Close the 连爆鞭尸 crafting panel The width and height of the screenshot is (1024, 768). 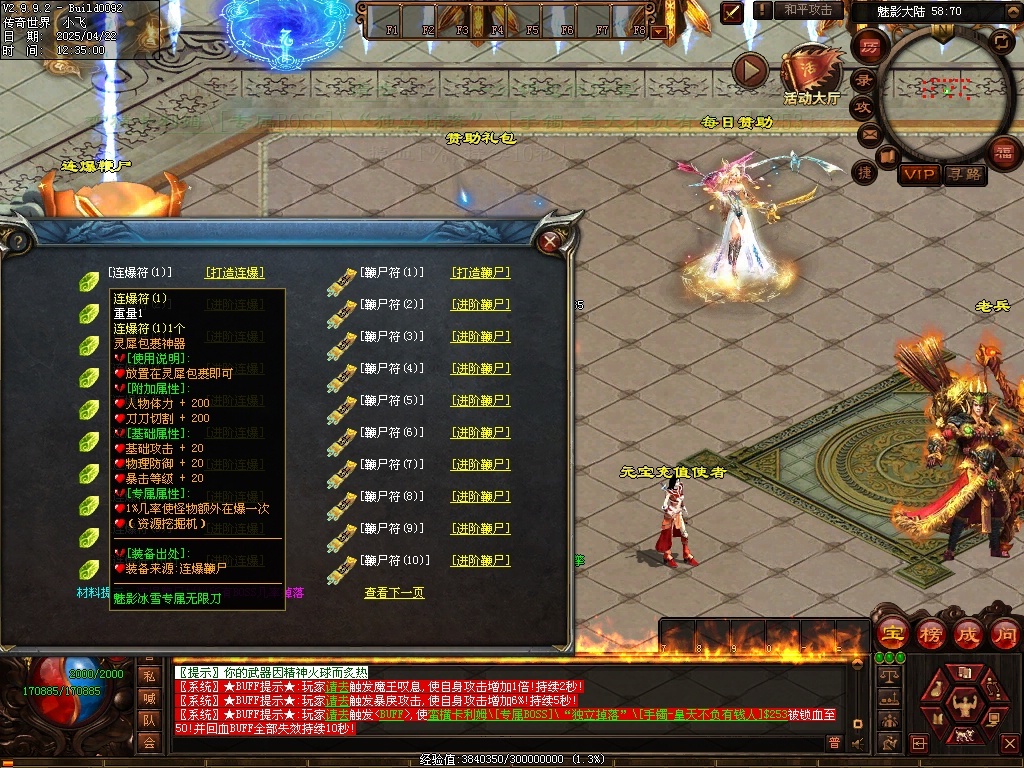click(x=548, y=241)
